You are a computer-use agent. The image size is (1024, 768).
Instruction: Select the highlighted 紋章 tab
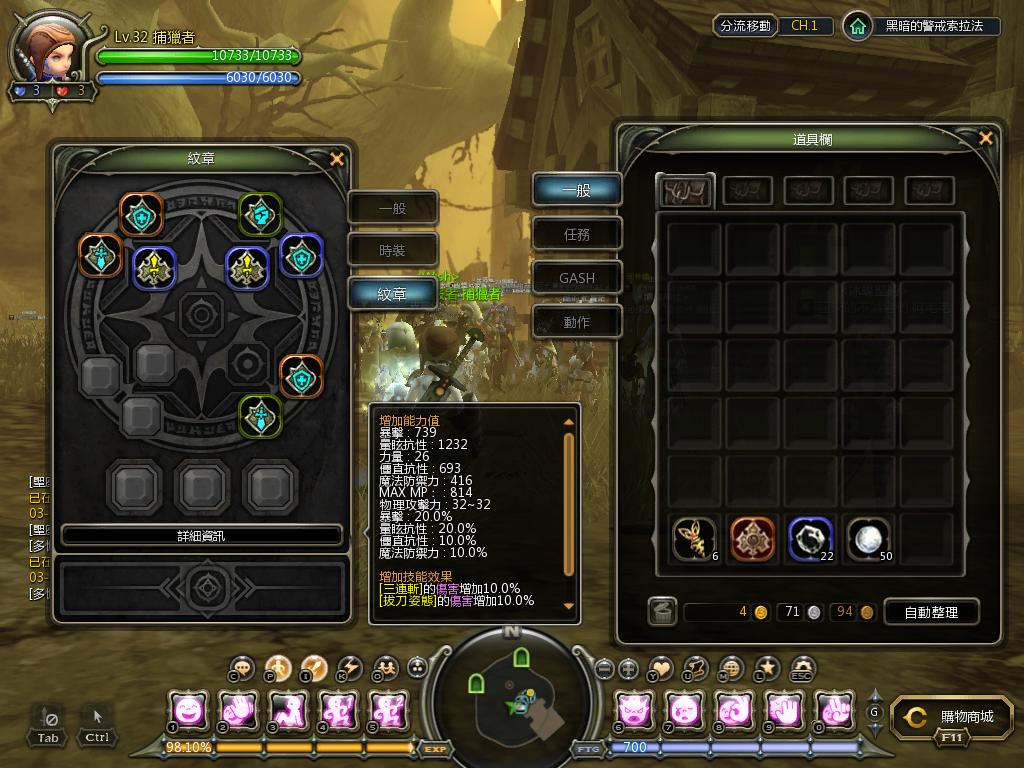pos(392,294)
